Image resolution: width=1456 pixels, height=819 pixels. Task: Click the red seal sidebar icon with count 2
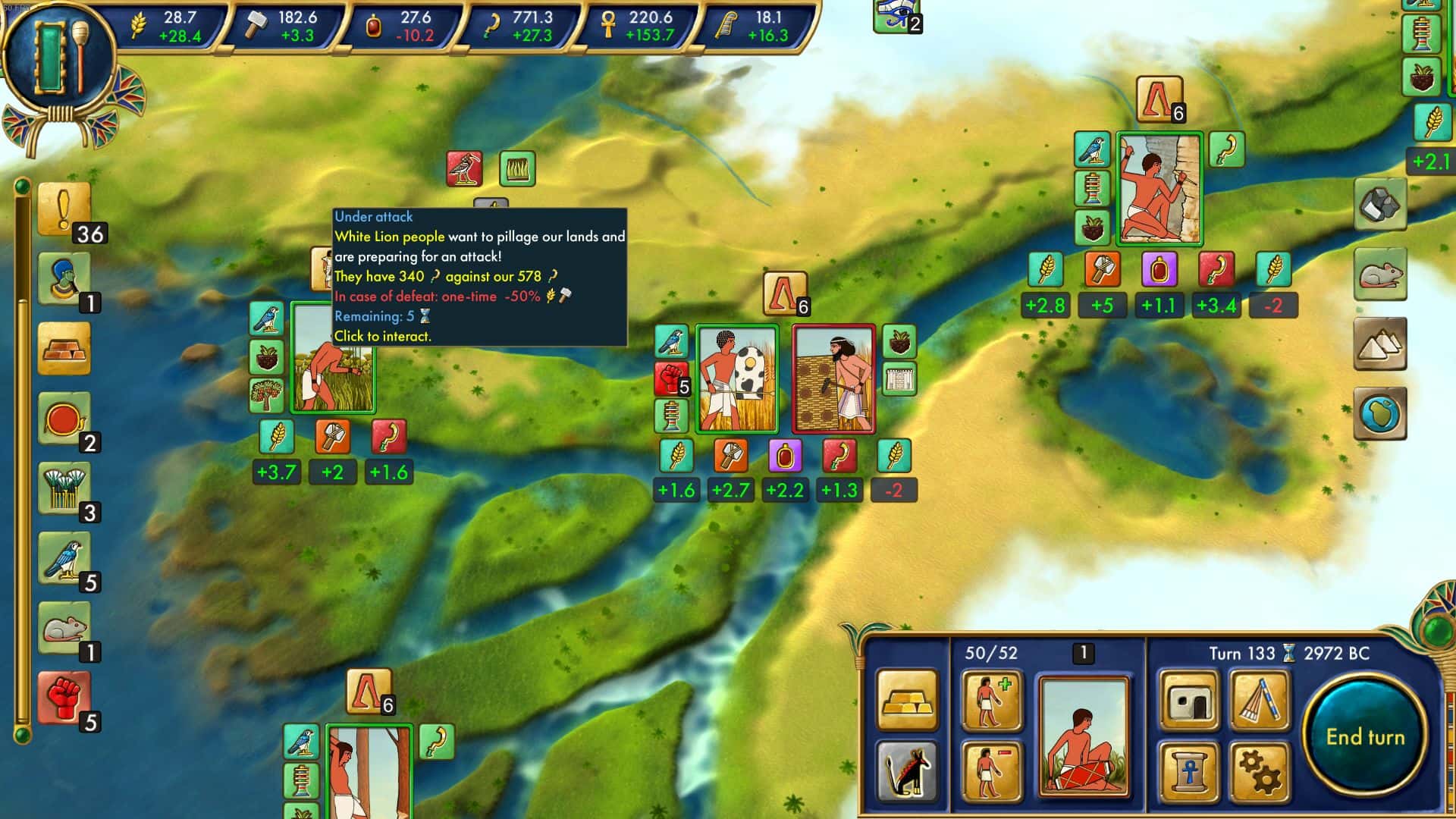tap(64, 417)
